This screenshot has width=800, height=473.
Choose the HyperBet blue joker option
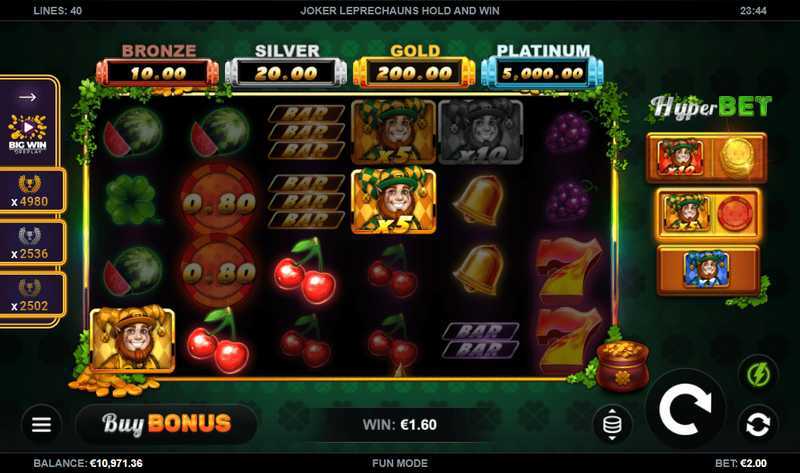pyautogui.click(x=706, y=268)
